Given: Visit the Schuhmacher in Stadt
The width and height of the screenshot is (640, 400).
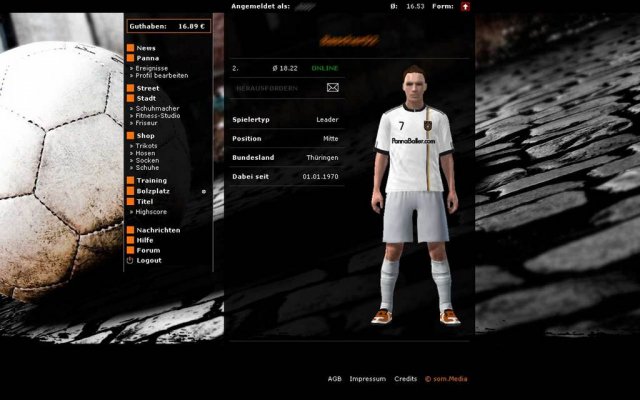Looking at the screenshot, I should [x=160, y=107].
